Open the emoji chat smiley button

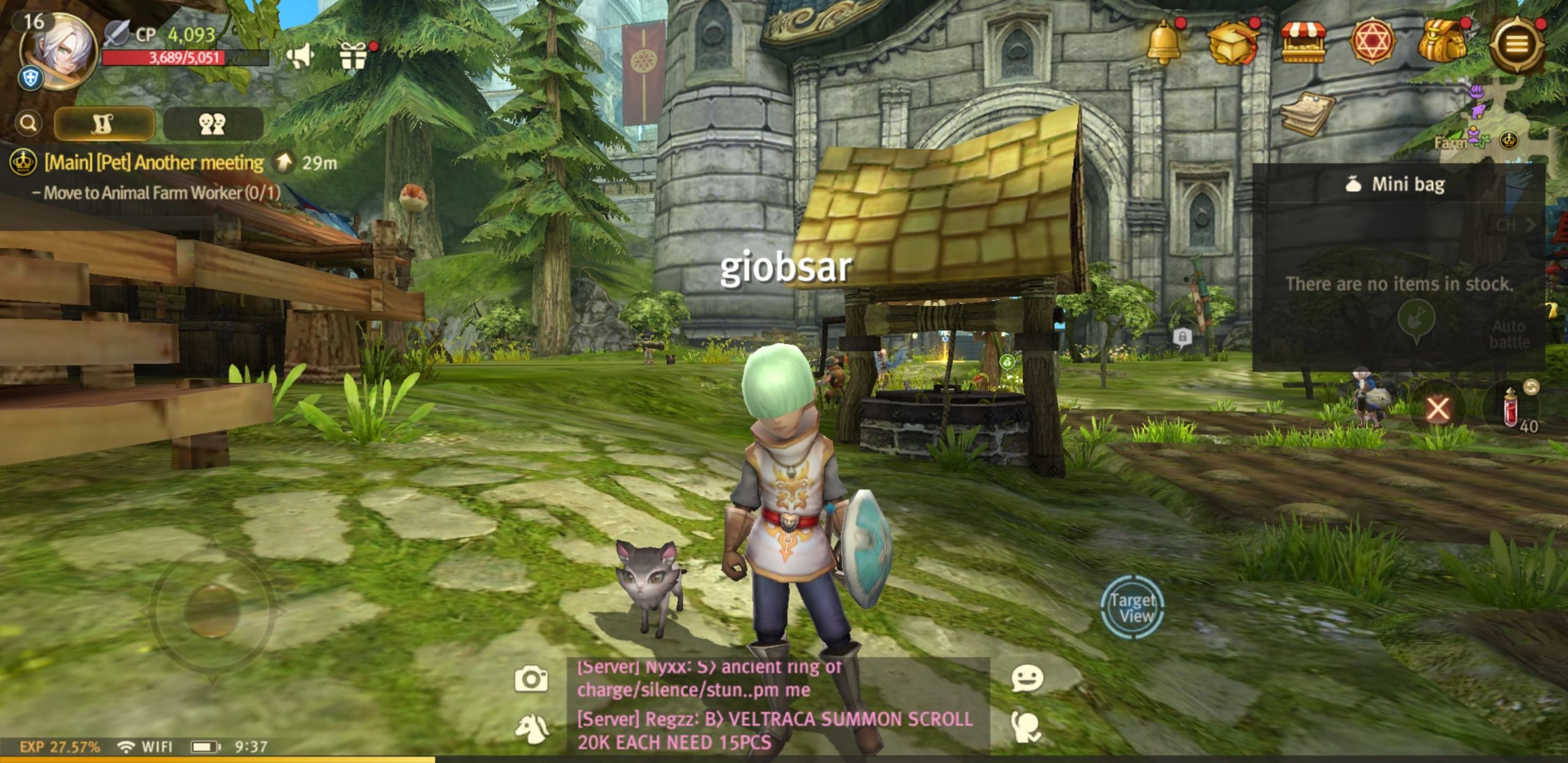point(1027,679)
